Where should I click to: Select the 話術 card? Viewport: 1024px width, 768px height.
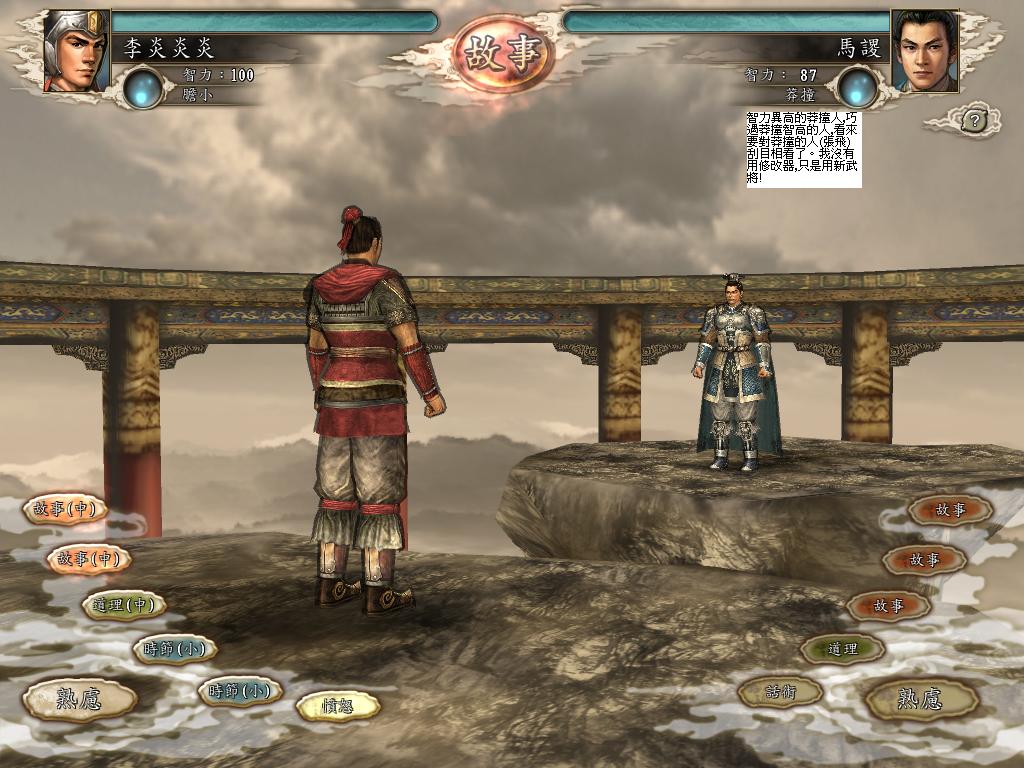[780, 691]
